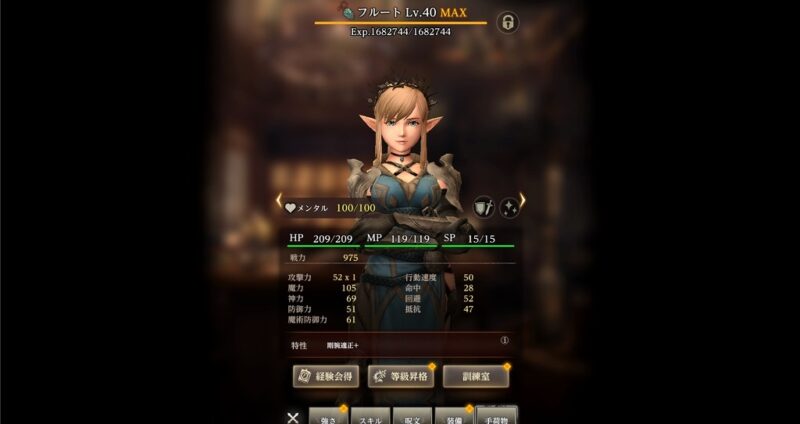Close the character screen with the X

292,418
